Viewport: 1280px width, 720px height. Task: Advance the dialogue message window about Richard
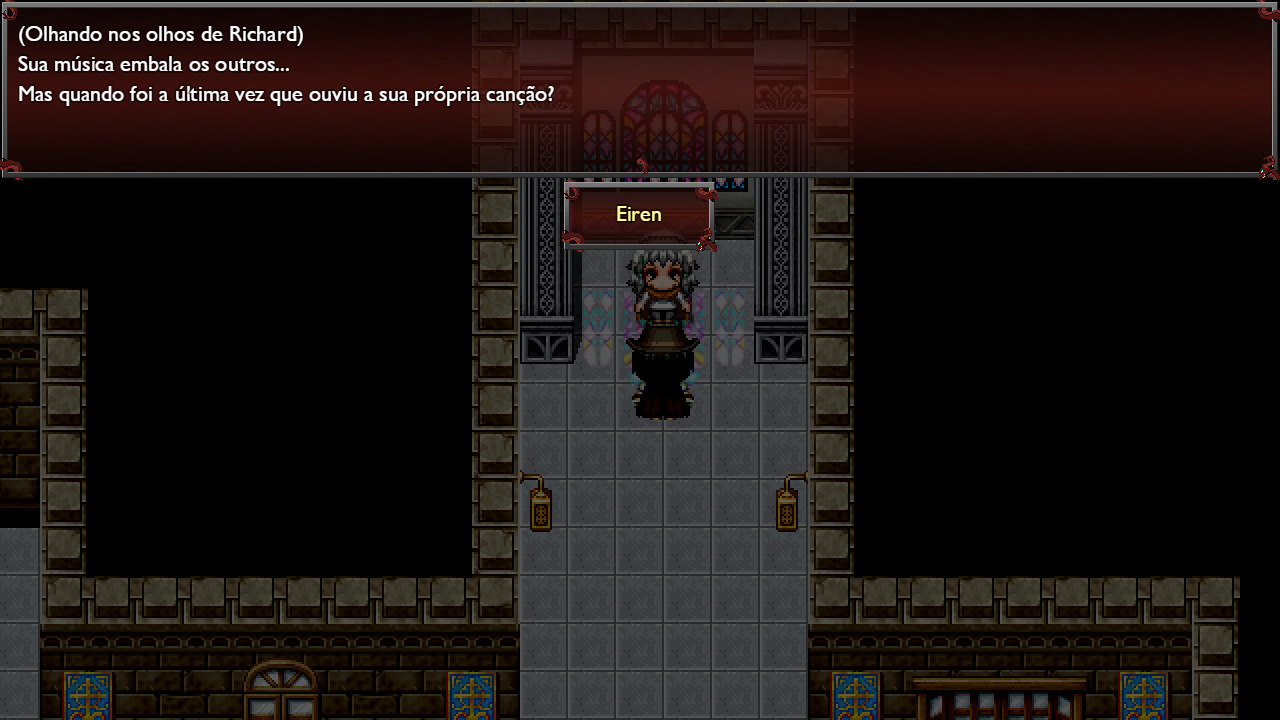[640, 90]
